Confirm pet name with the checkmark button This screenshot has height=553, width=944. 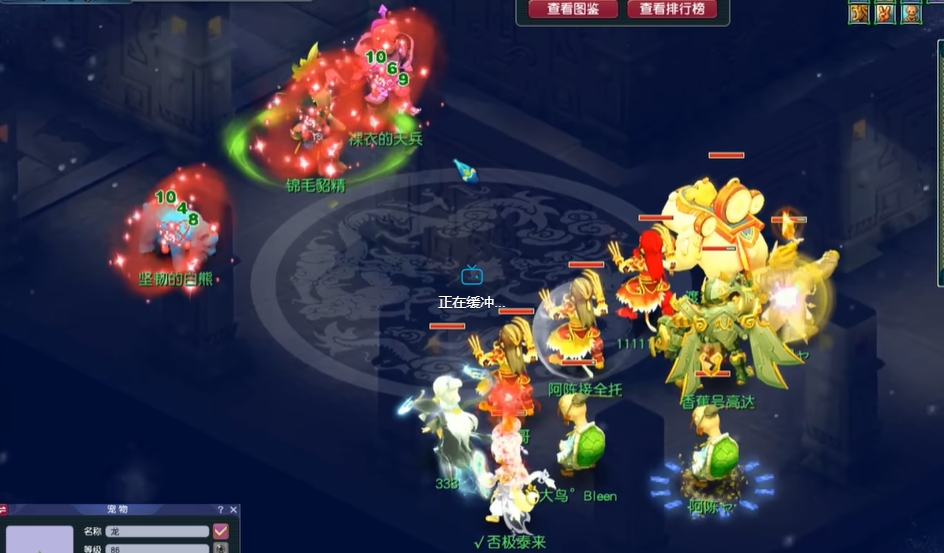[x=221, y=531]
